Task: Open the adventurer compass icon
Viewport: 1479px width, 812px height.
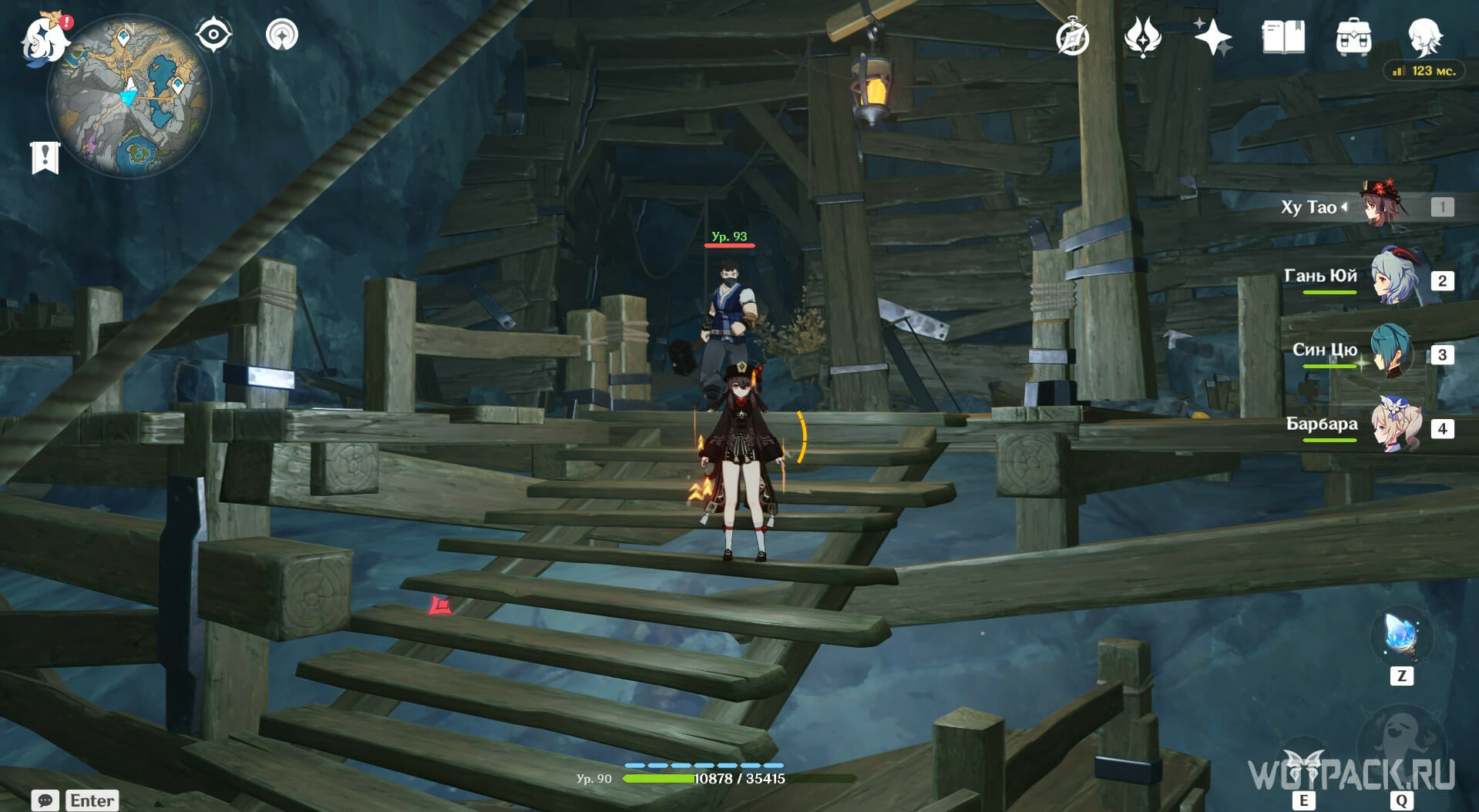Action: [1072, 37]
